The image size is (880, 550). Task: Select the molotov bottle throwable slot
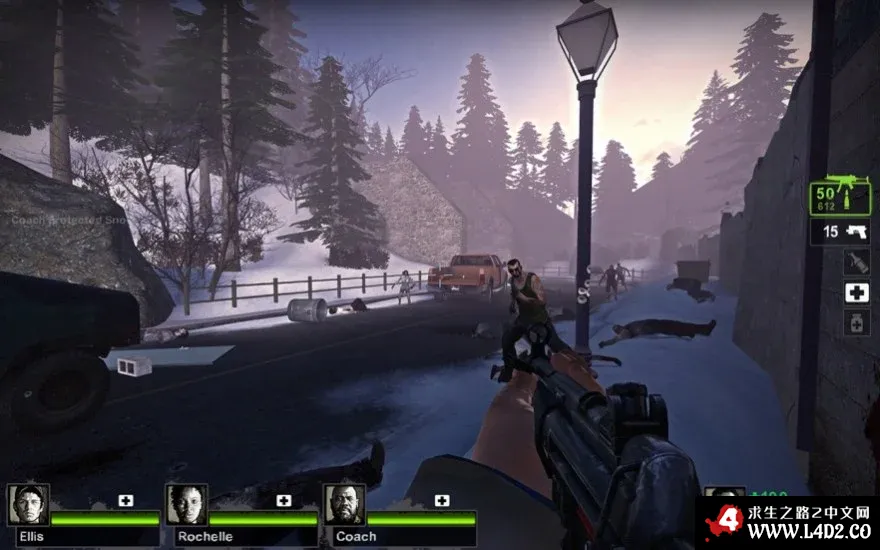856,262
